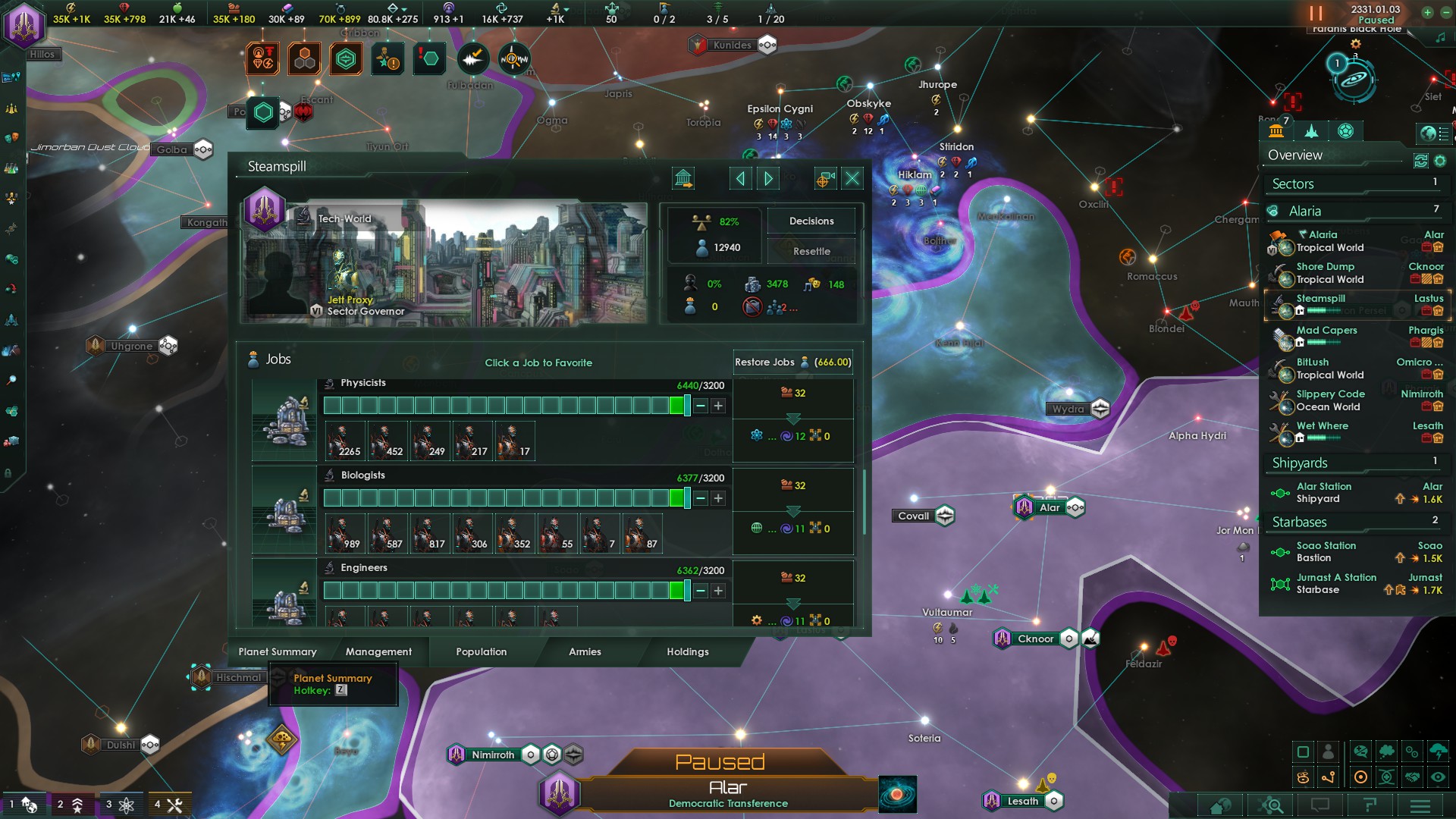Viewport: 1456px width, 819px height.
Task: Open the Outliner settings gear icon
Action: pos(1440,161)
